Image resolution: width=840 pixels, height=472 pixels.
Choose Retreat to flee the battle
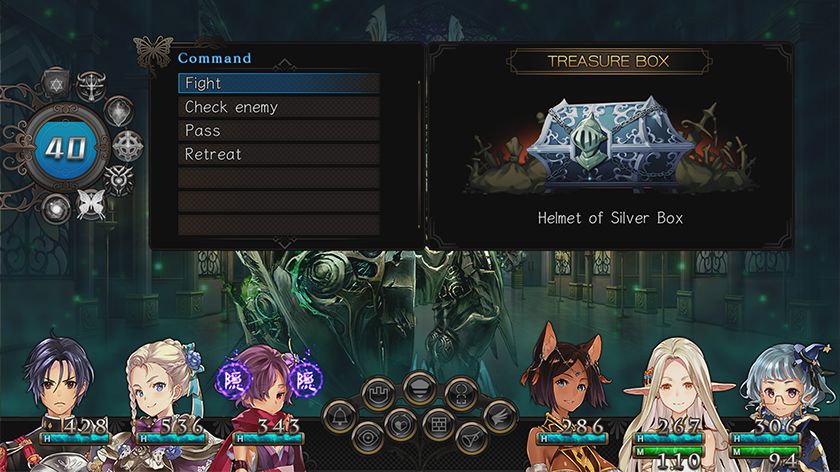pyautogui.click(x=279, y=155)
